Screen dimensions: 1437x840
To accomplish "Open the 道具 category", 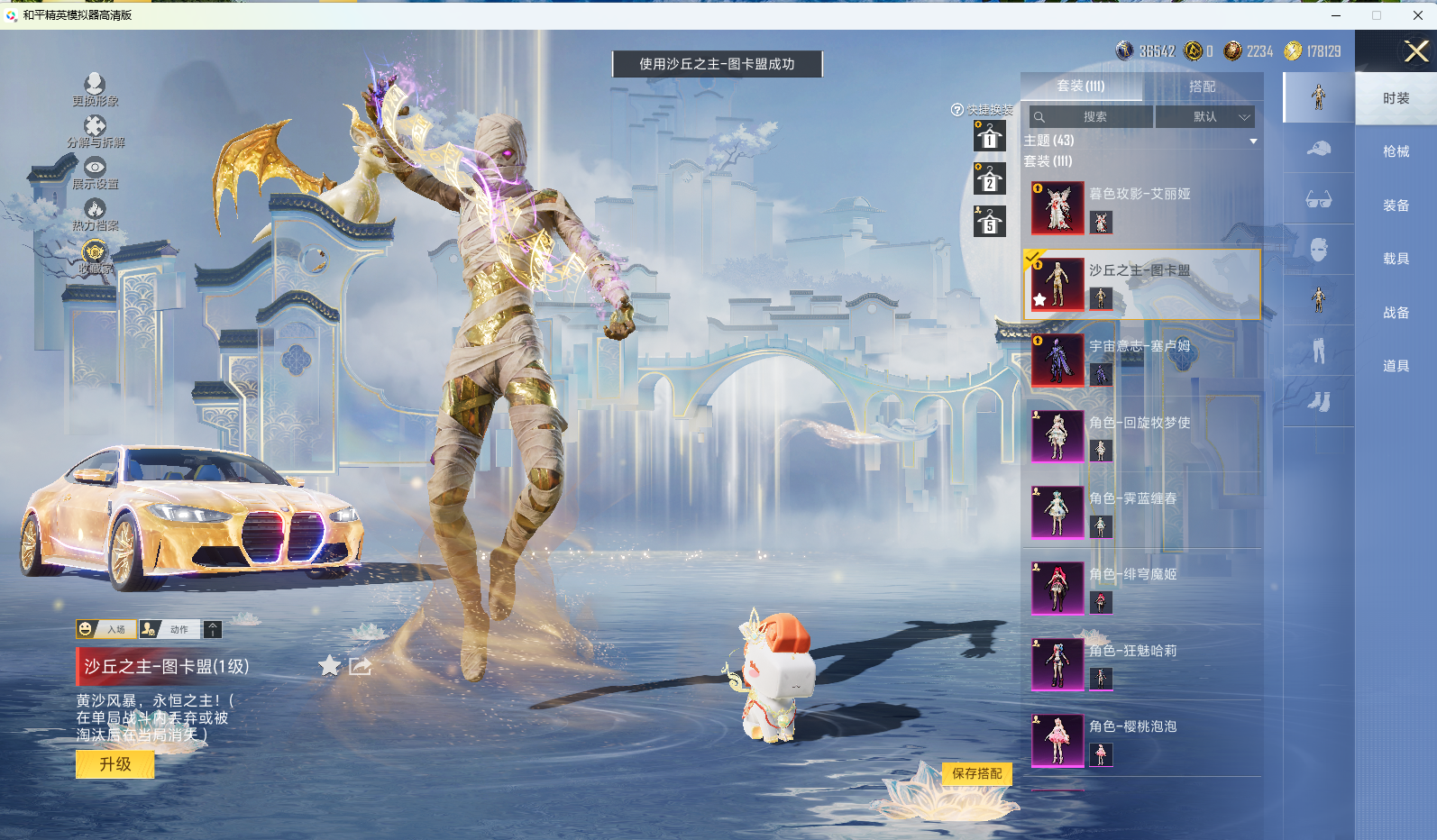I will click(x=1396, y=366).
